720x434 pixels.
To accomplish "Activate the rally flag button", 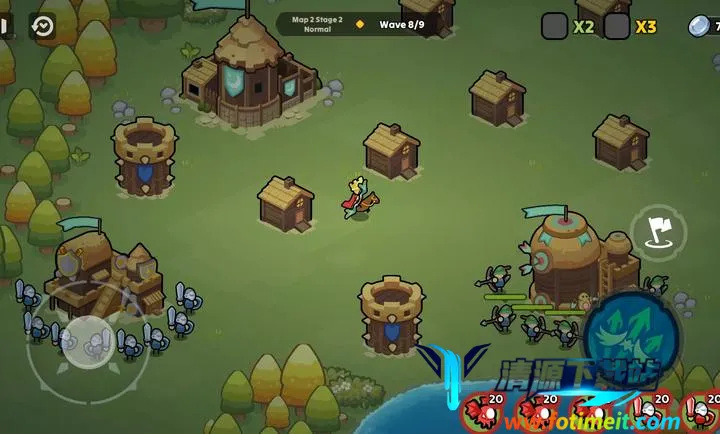I will 658,233.
